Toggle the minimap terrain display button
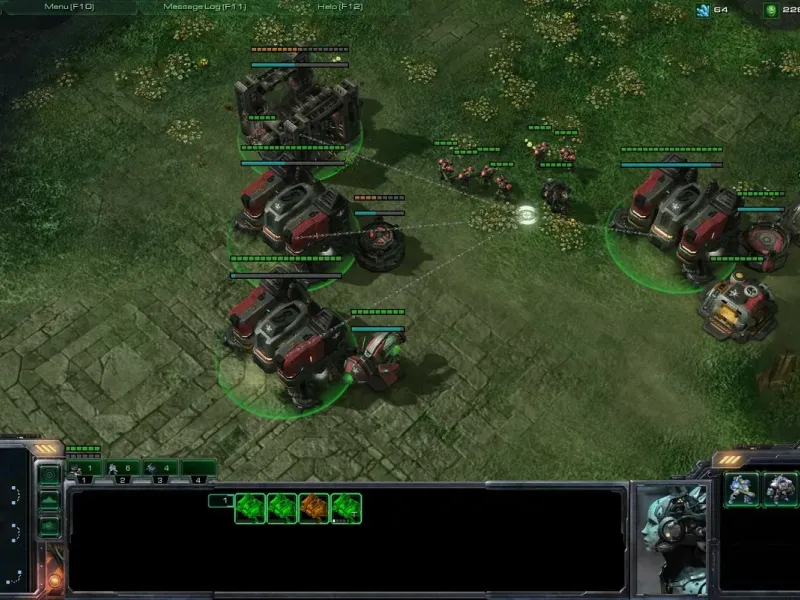This screenshot has height=600, width=800. click(49, 500)
